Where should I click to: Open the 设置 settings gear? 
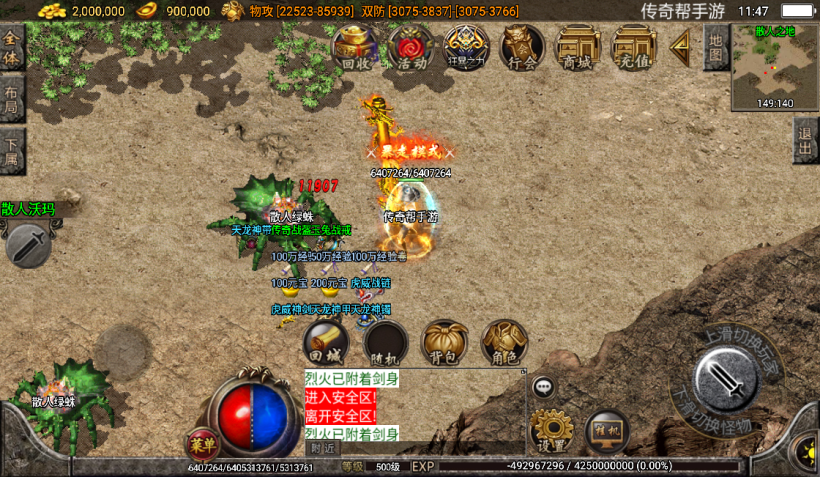point(552,430)
